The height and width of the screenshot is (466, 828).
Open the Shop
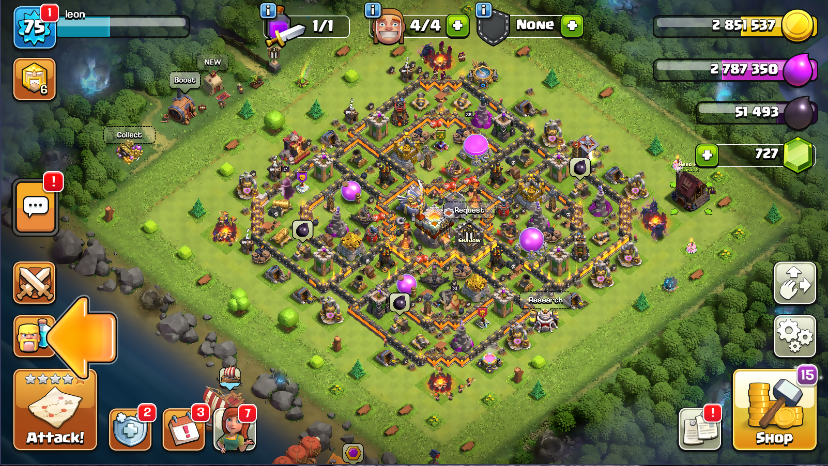(x=774, y=412)
